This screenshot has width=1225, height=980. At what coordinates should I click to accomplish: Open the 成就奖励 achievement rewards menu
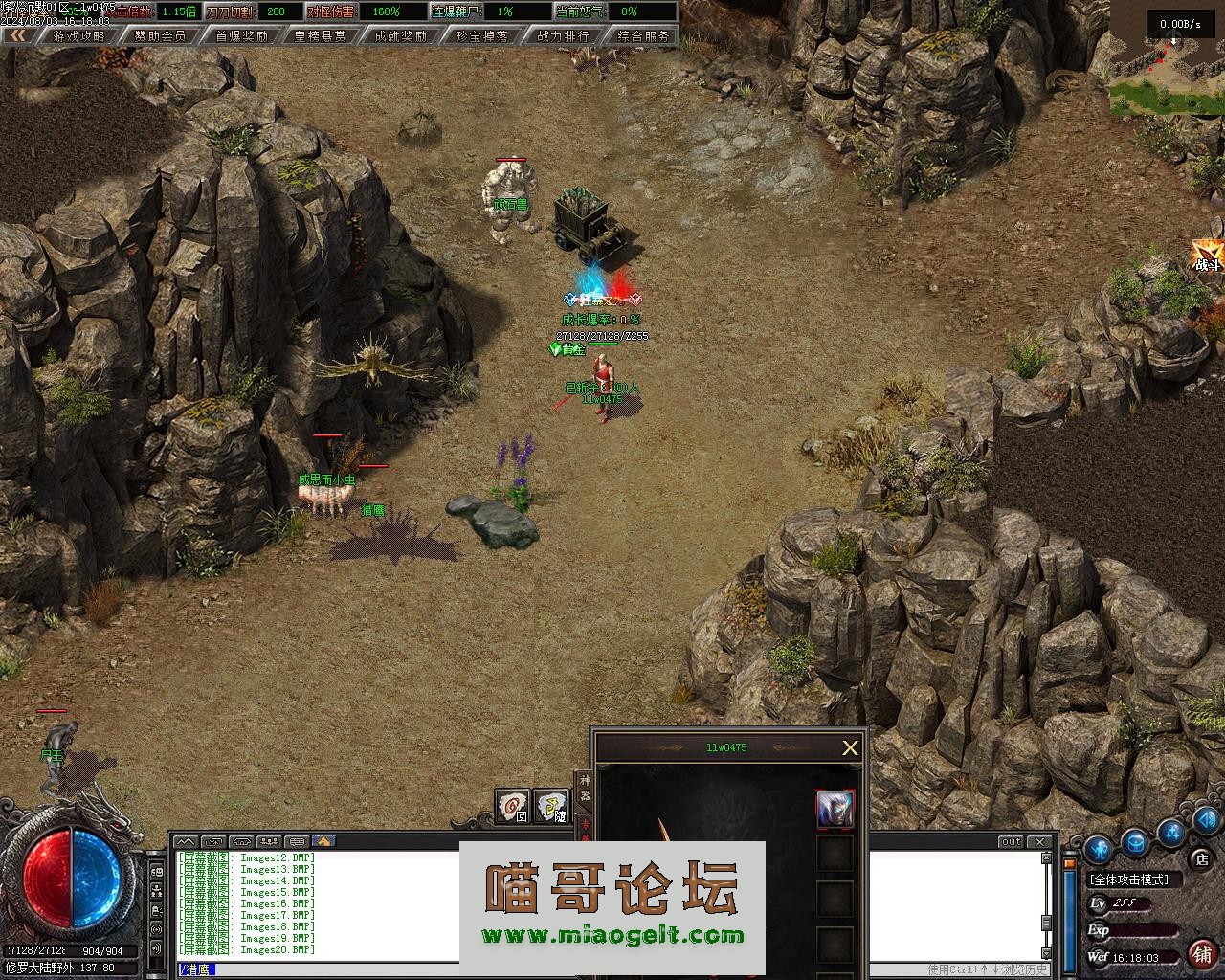tap(402, 35)
